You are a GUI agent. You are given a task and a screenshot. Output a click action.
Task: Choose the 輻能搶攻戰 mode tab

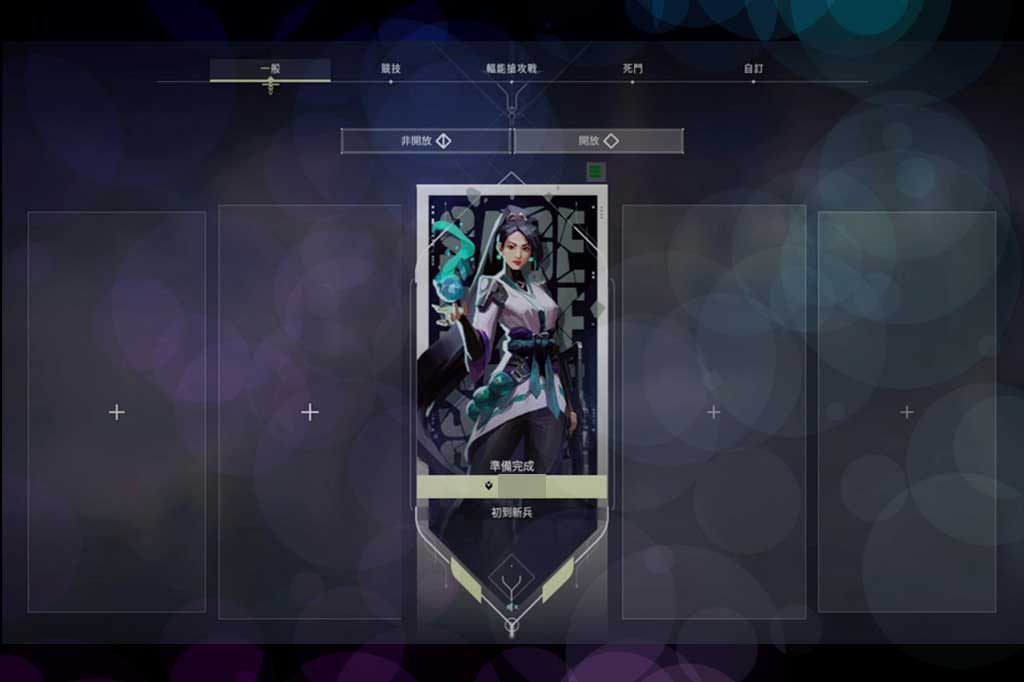[511, 69]
